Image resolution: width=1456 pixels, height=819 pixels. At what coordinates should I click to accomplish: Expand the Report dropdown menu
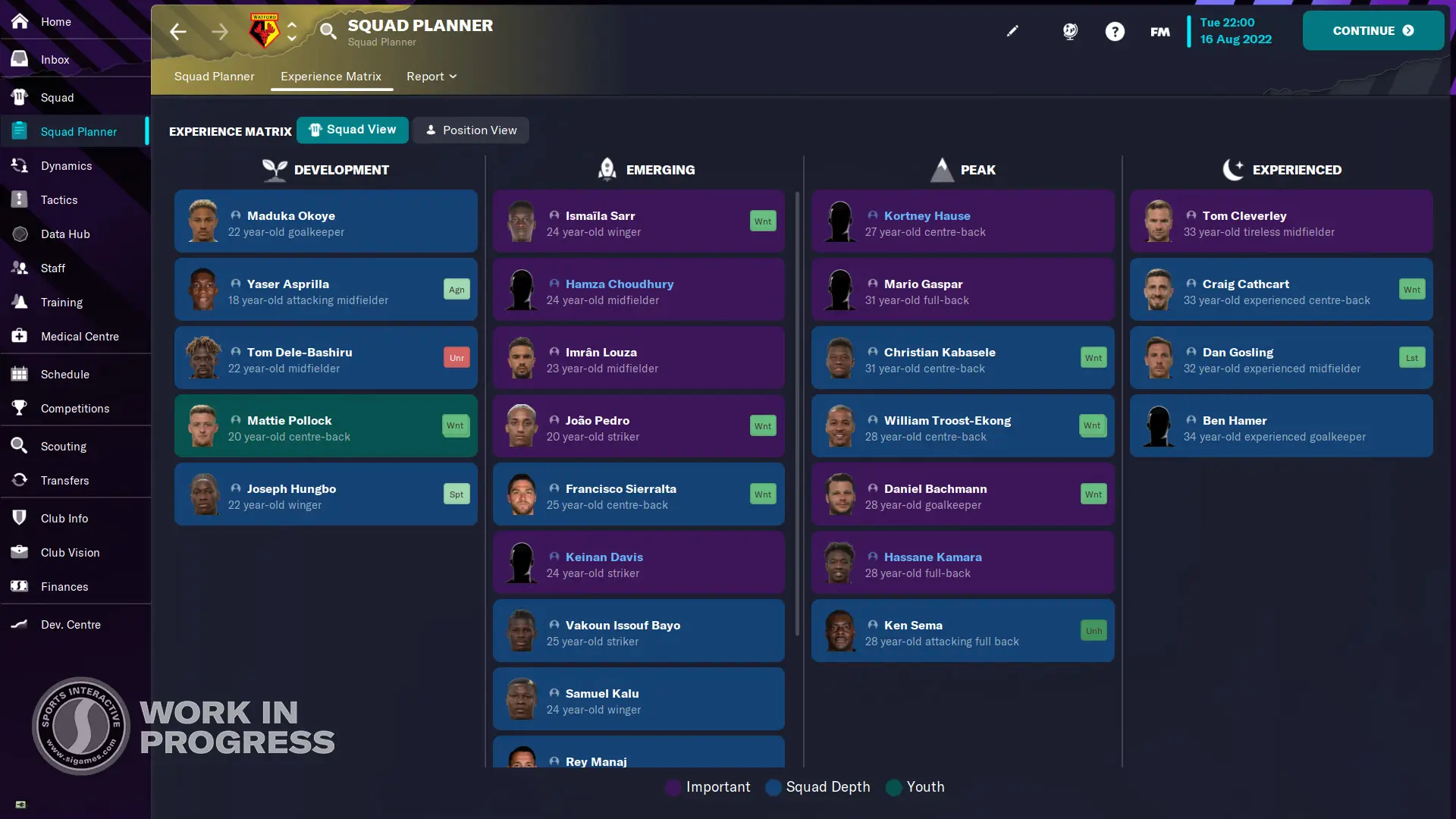pyautogui.click(x=431, y=77)
